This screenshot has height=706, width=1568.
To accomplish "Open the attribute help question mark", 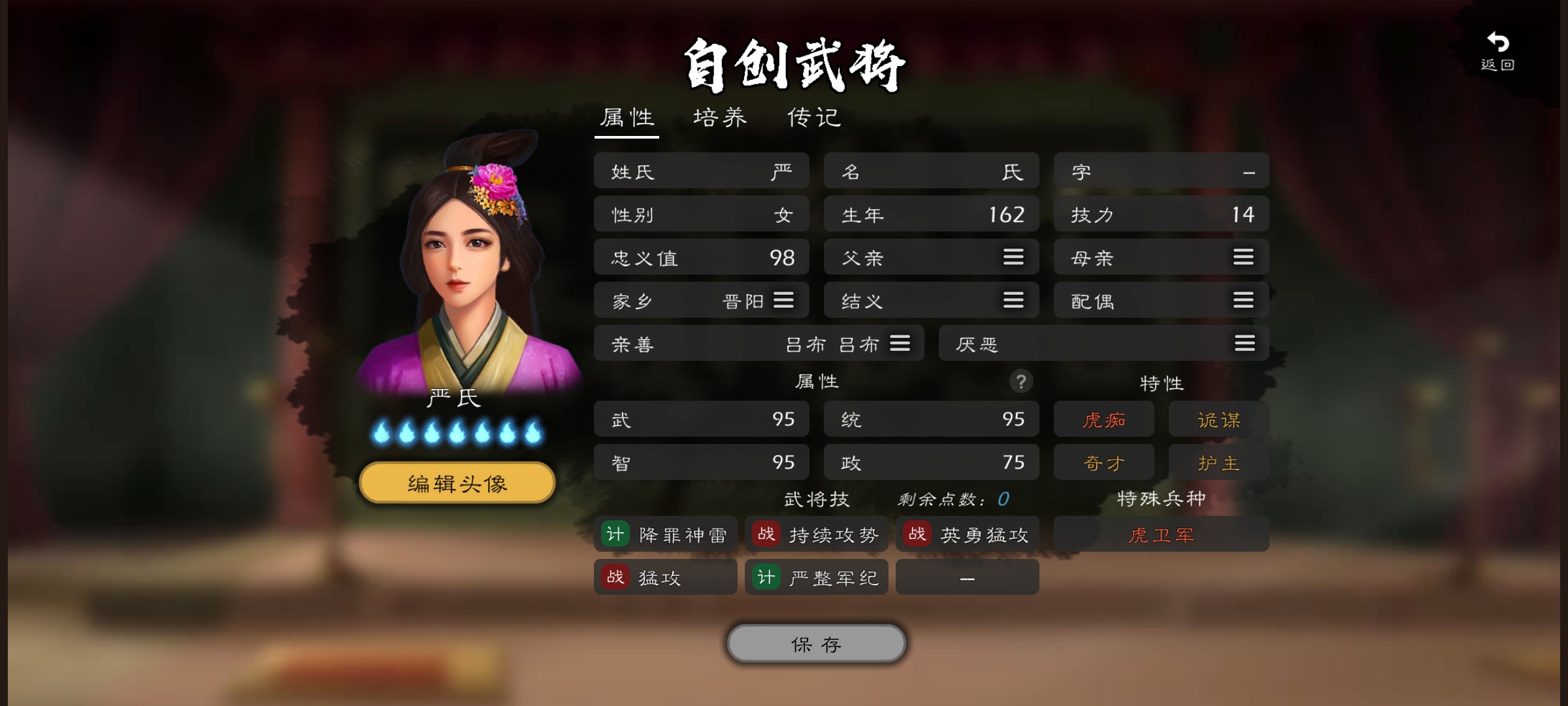I will click(x=1022, y=382).
